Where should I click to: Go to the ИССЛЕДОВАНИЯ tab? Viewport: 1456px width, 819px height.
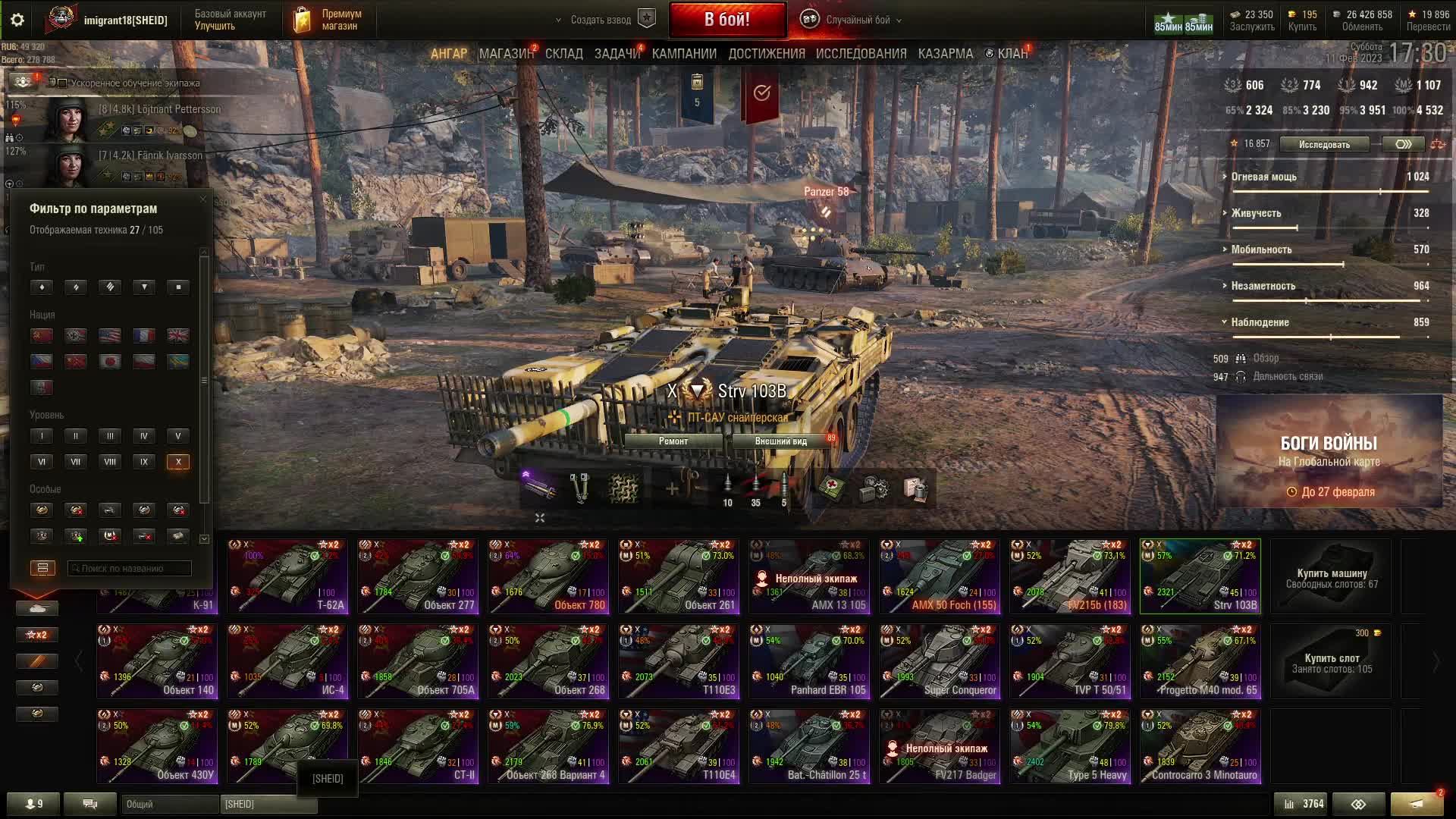click(861, 54)
